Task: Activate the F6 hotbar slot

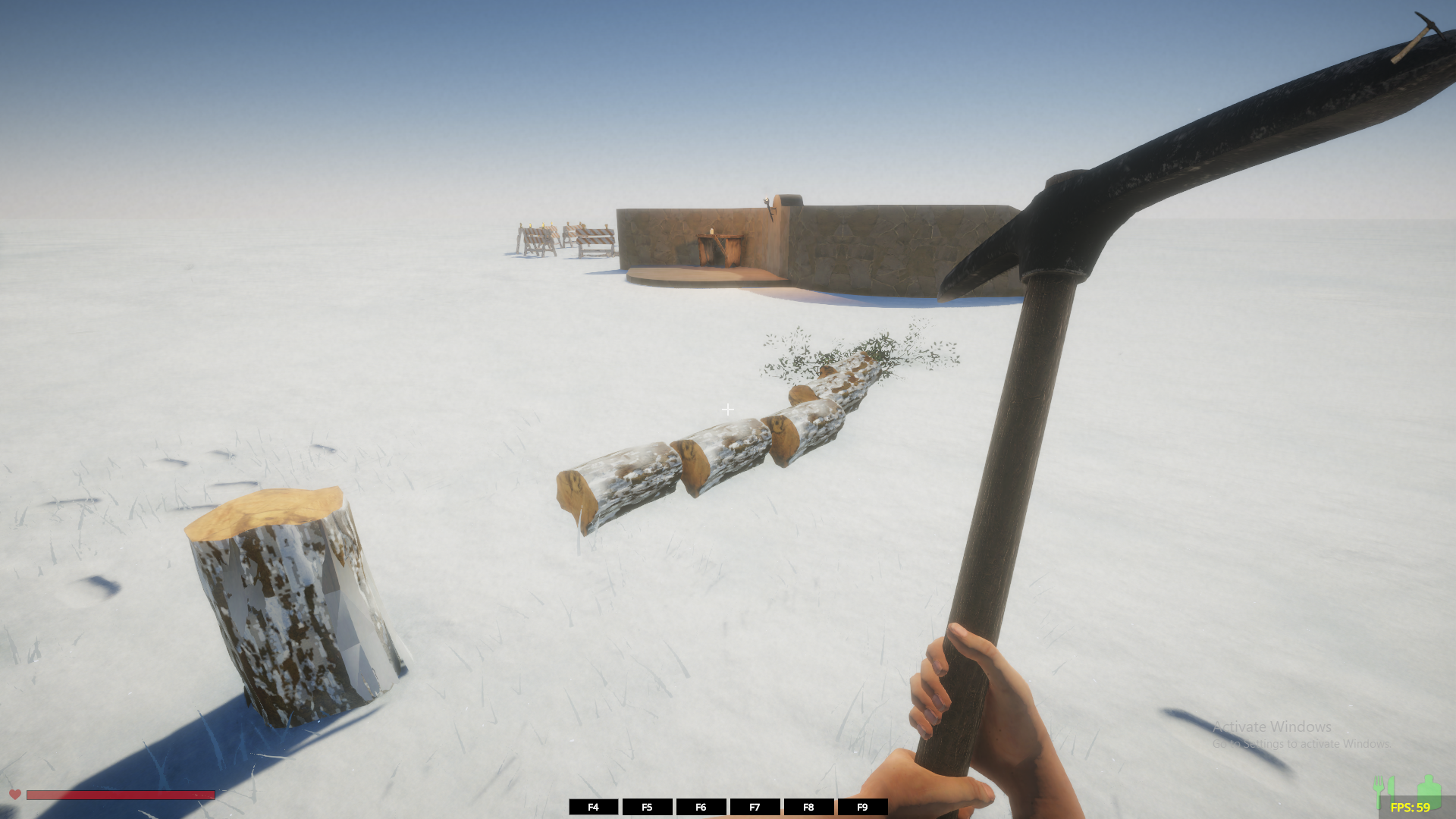Action: (x=701, y=807)
